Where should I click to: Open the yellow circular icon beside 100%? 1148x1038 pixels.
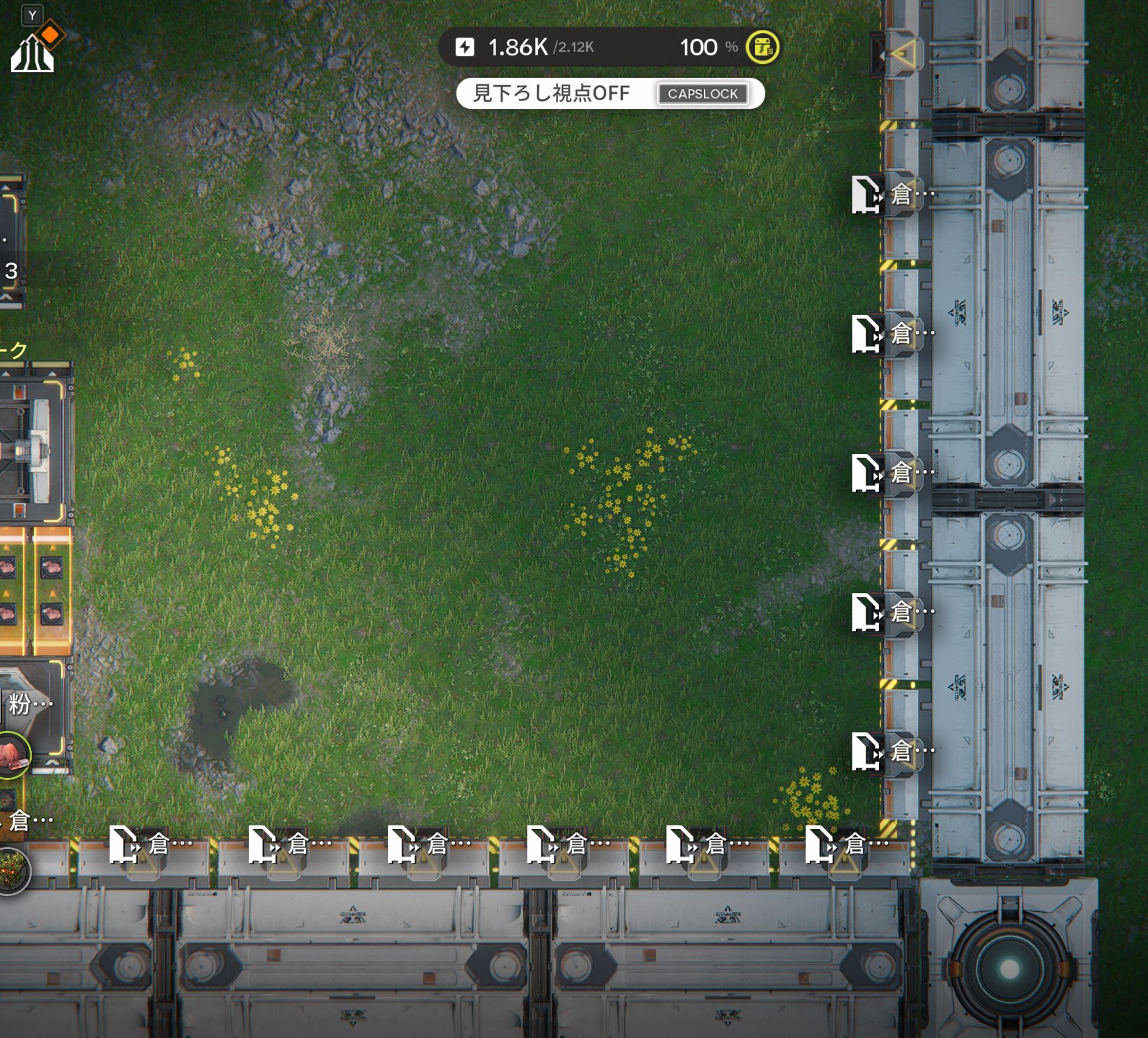[x=762, y=48]
